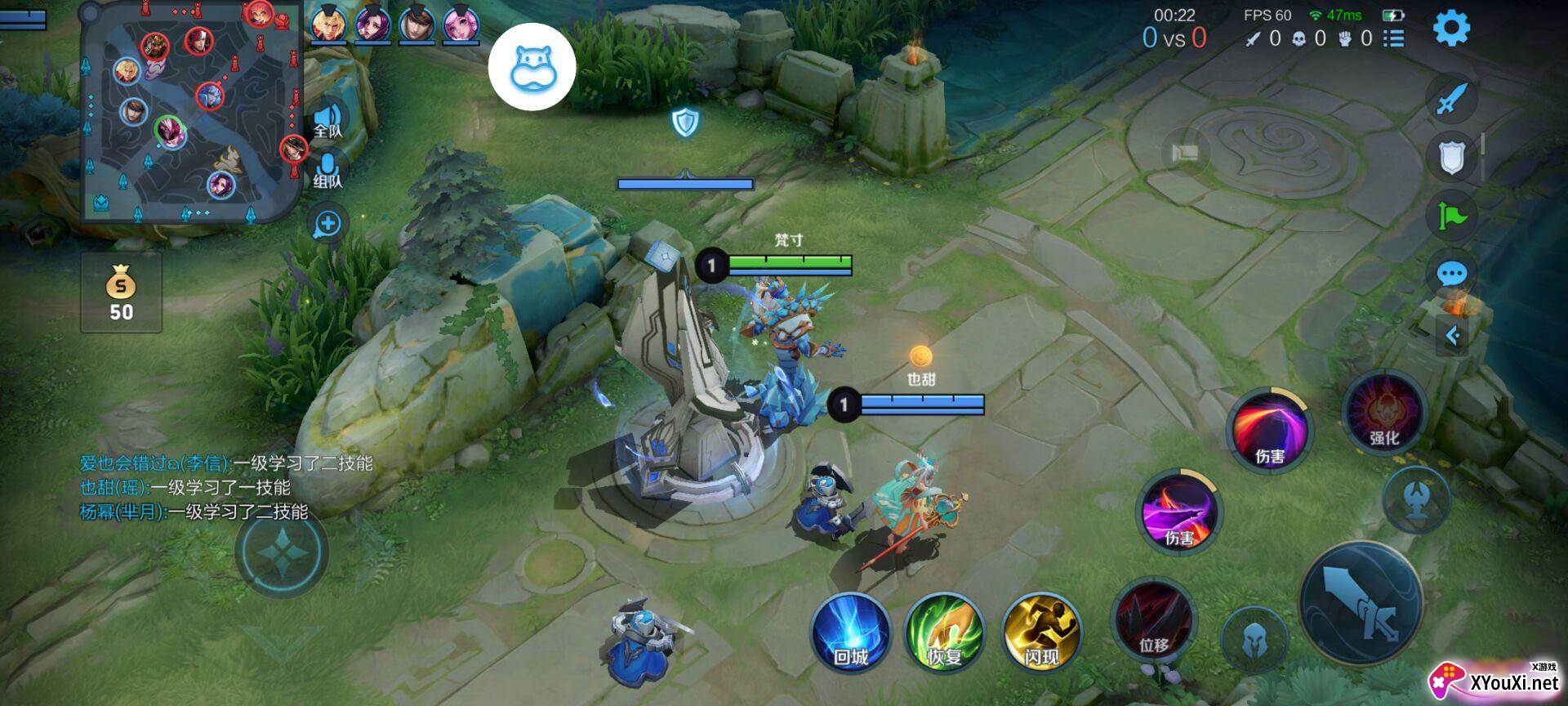
Task: Send the shield defend signal
Action: point(1452,157)
